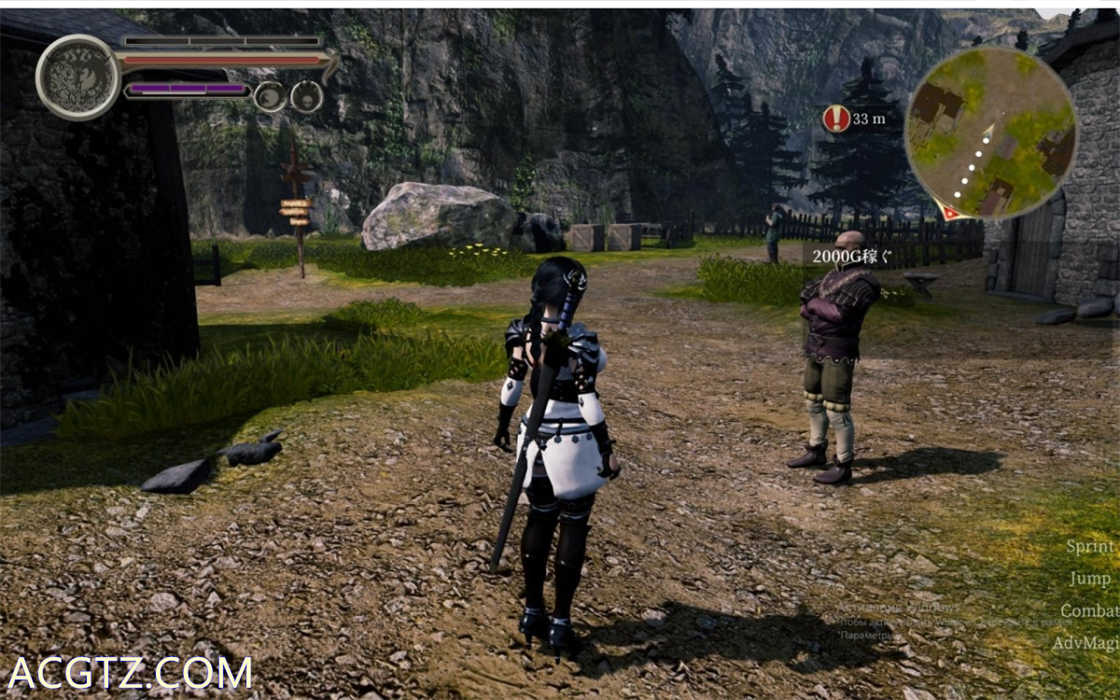Open the circular minimap
This screenshot has width=1120, height=700.
(990, 132)
